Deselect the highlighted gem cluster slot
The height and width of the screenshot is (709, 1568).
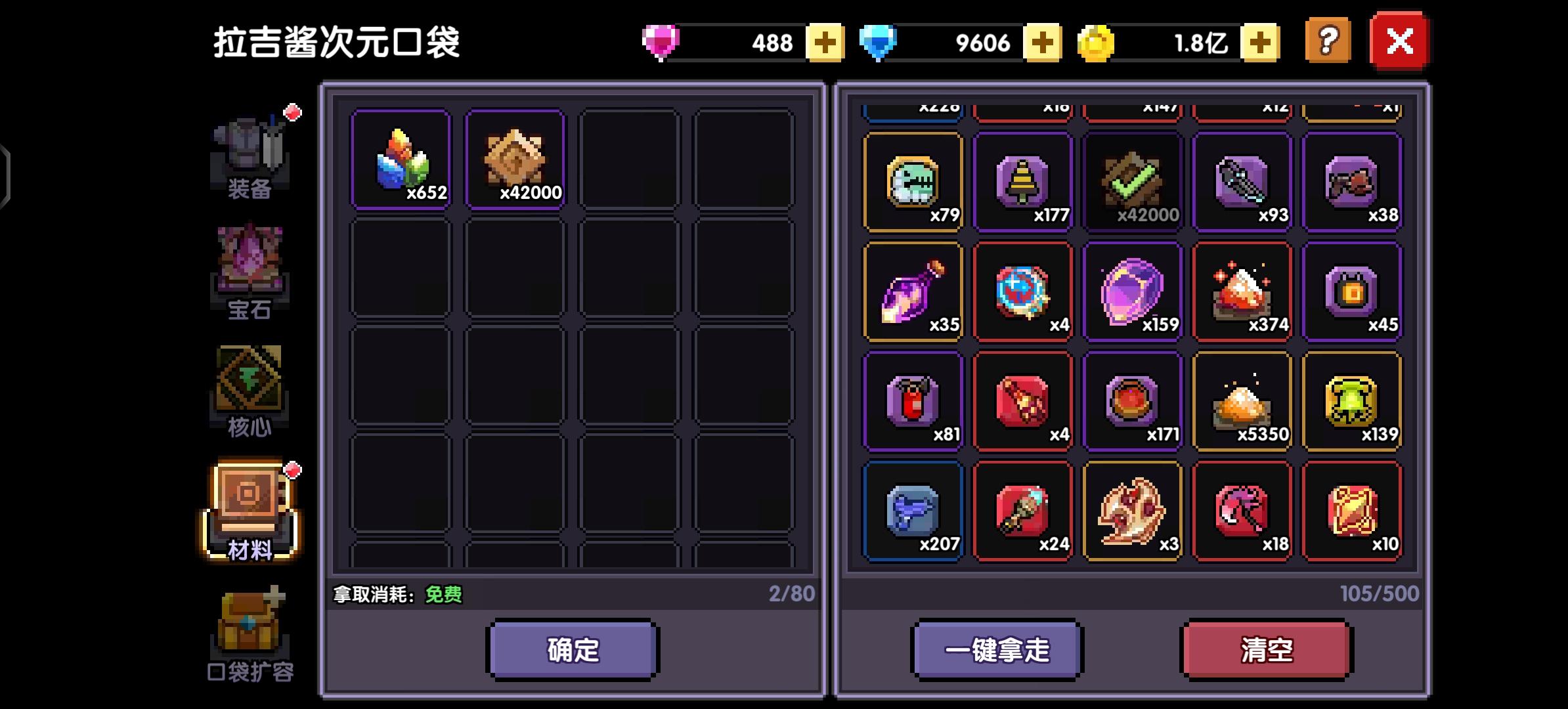pos(401,161)
